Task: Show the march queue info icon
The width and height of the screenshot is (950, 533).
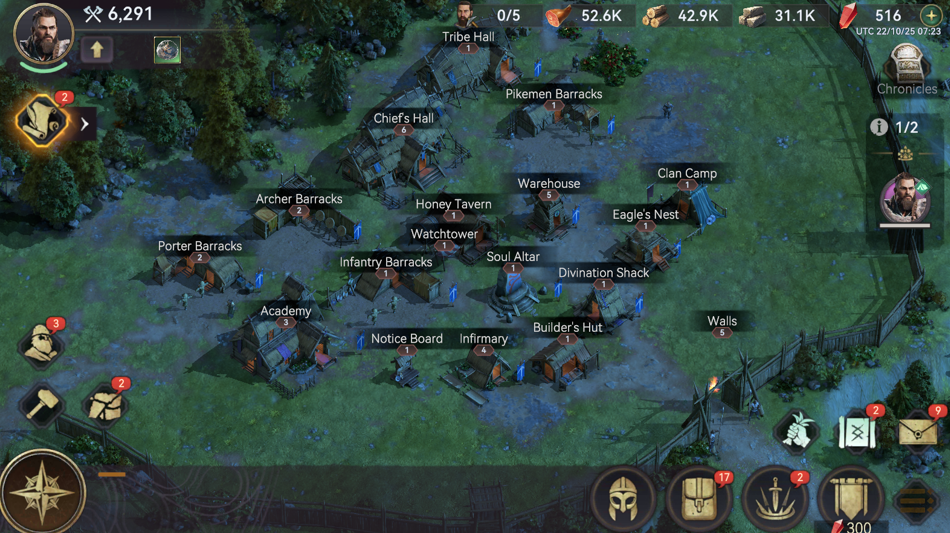Action: click(878, 127)
